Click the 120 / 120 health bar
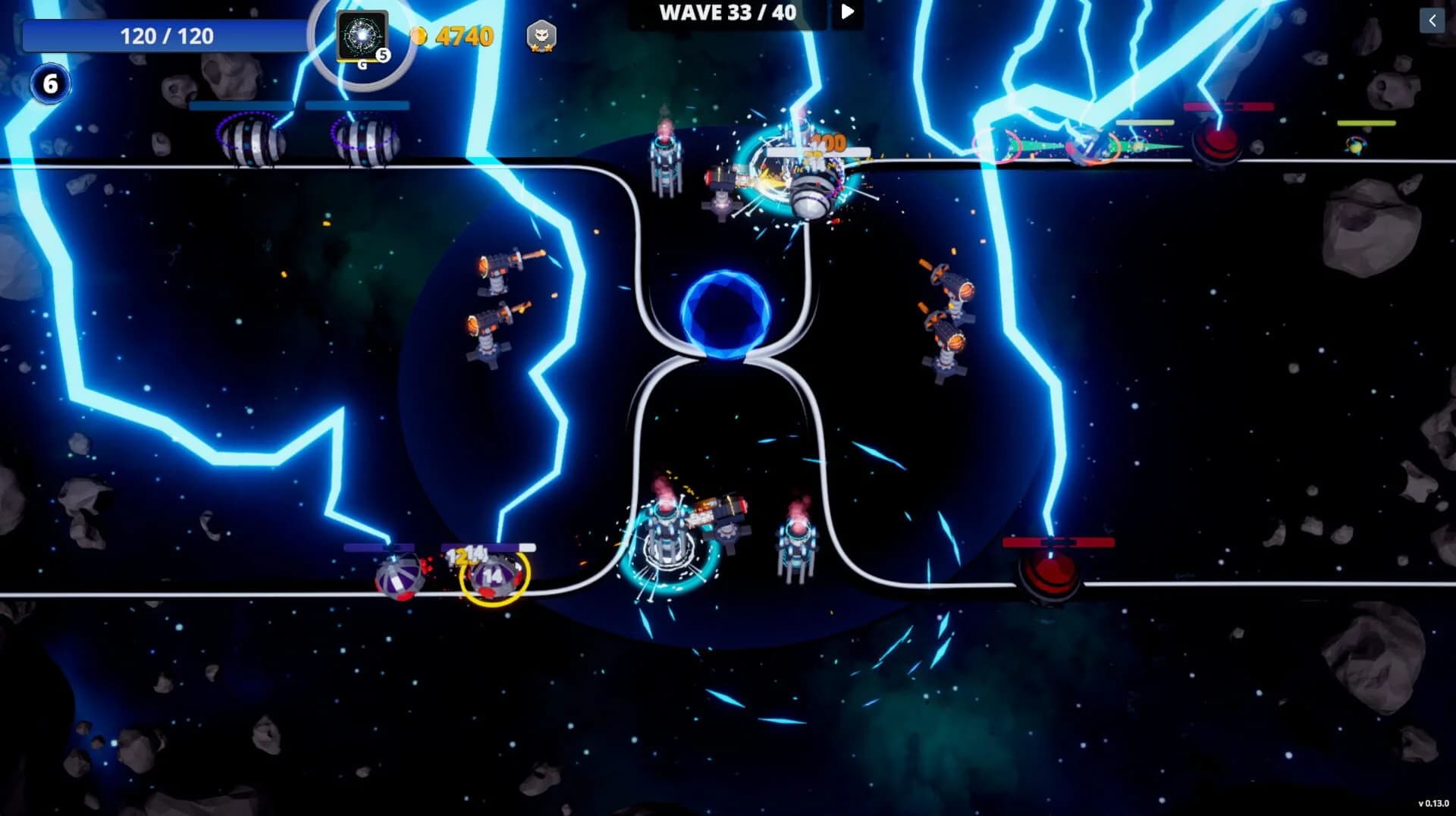Viewport: 1456px width, 816px height. 165,35
